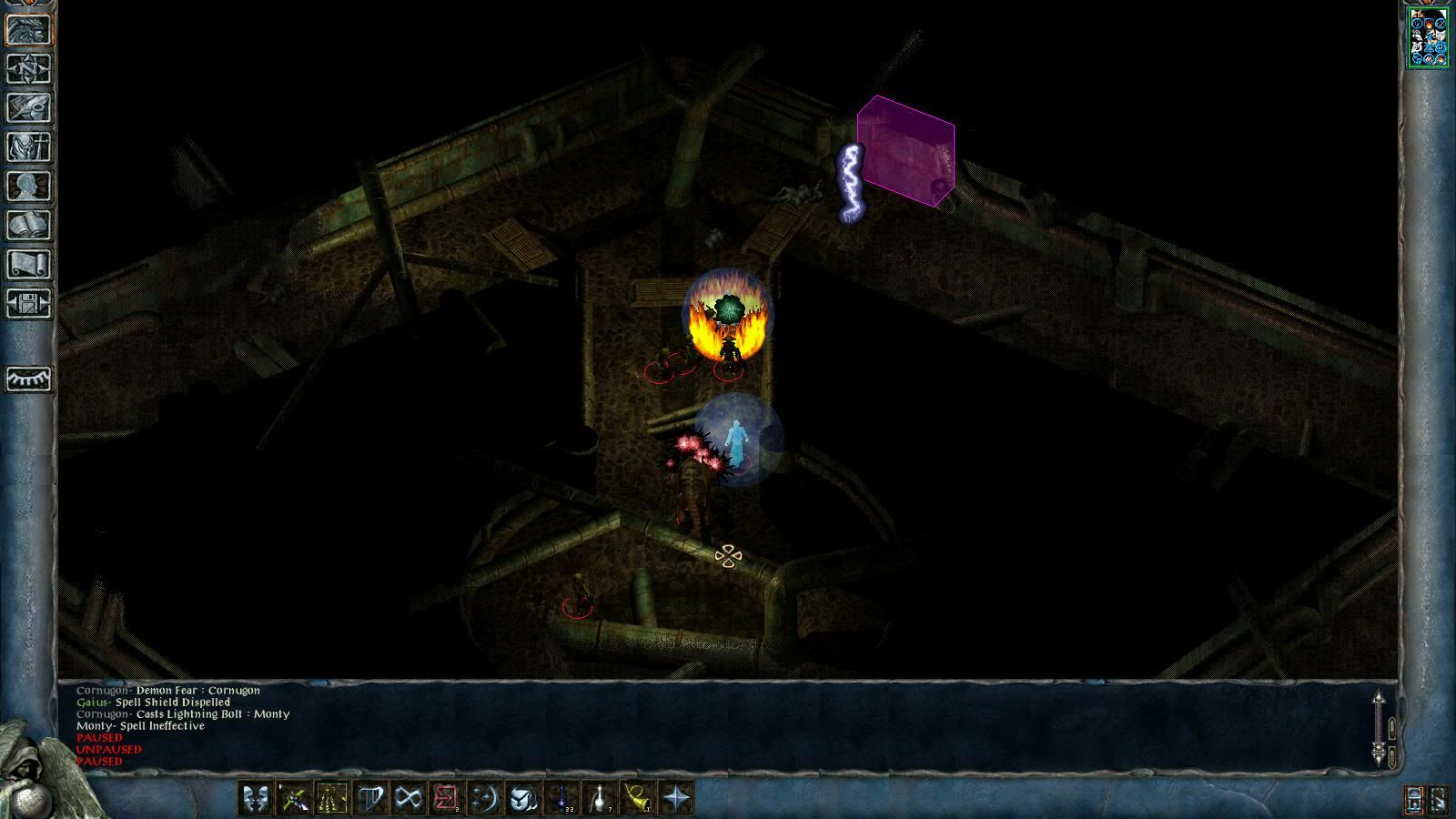Screen dimensions: 1456x819
Task: Select the character portrait with spell effect icons
Action: [x=1428, y=37]
